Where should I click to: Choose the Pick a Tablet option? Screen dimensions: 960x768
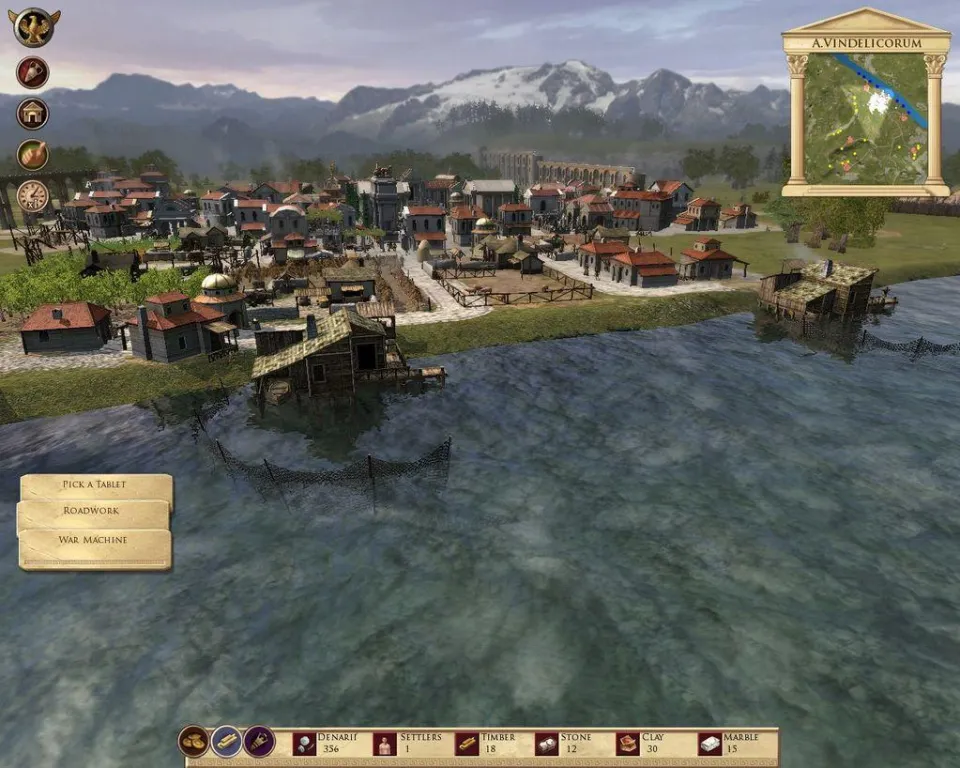click(x=95, y=486)
